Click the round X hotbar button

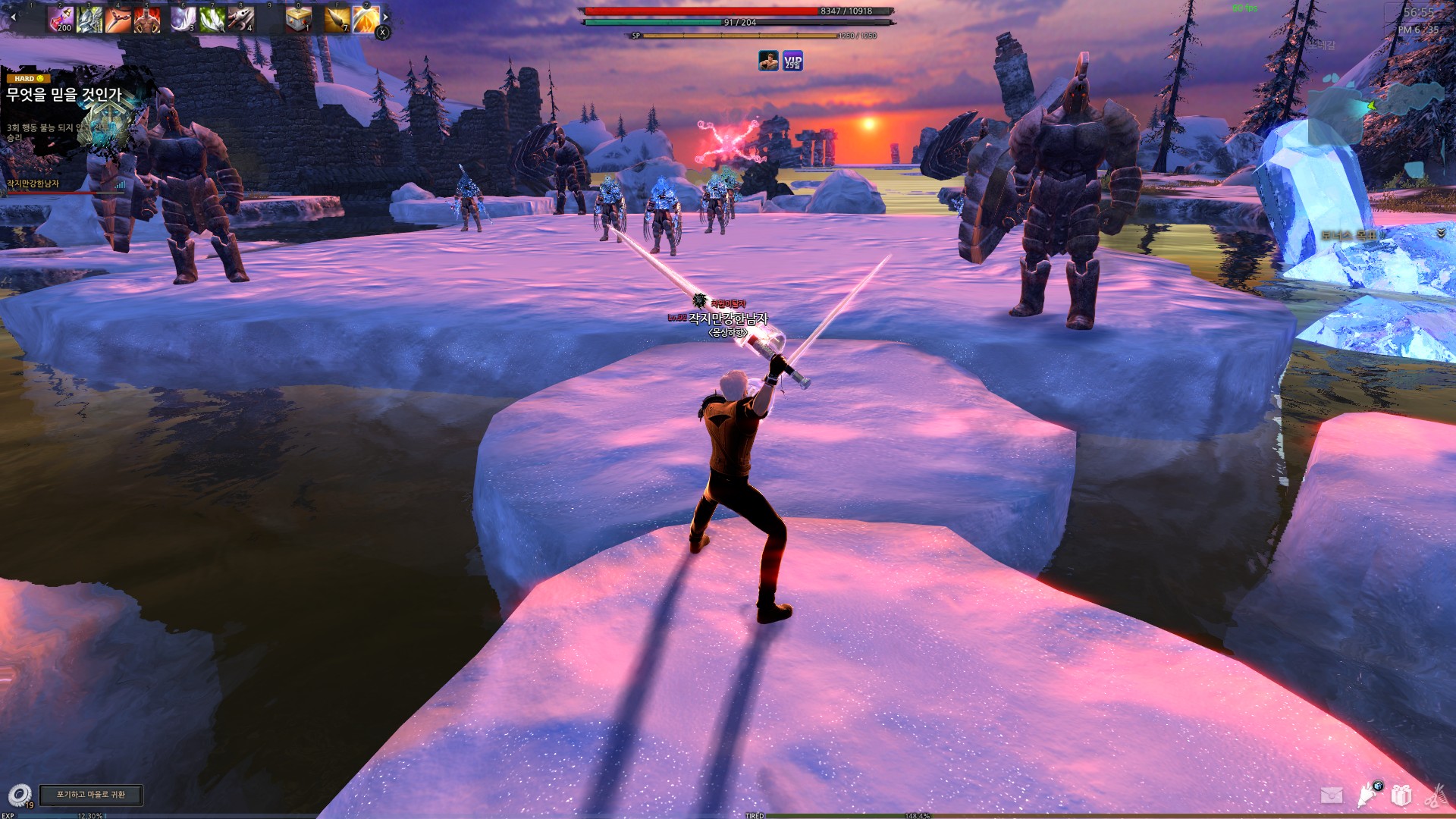[383, 32]
